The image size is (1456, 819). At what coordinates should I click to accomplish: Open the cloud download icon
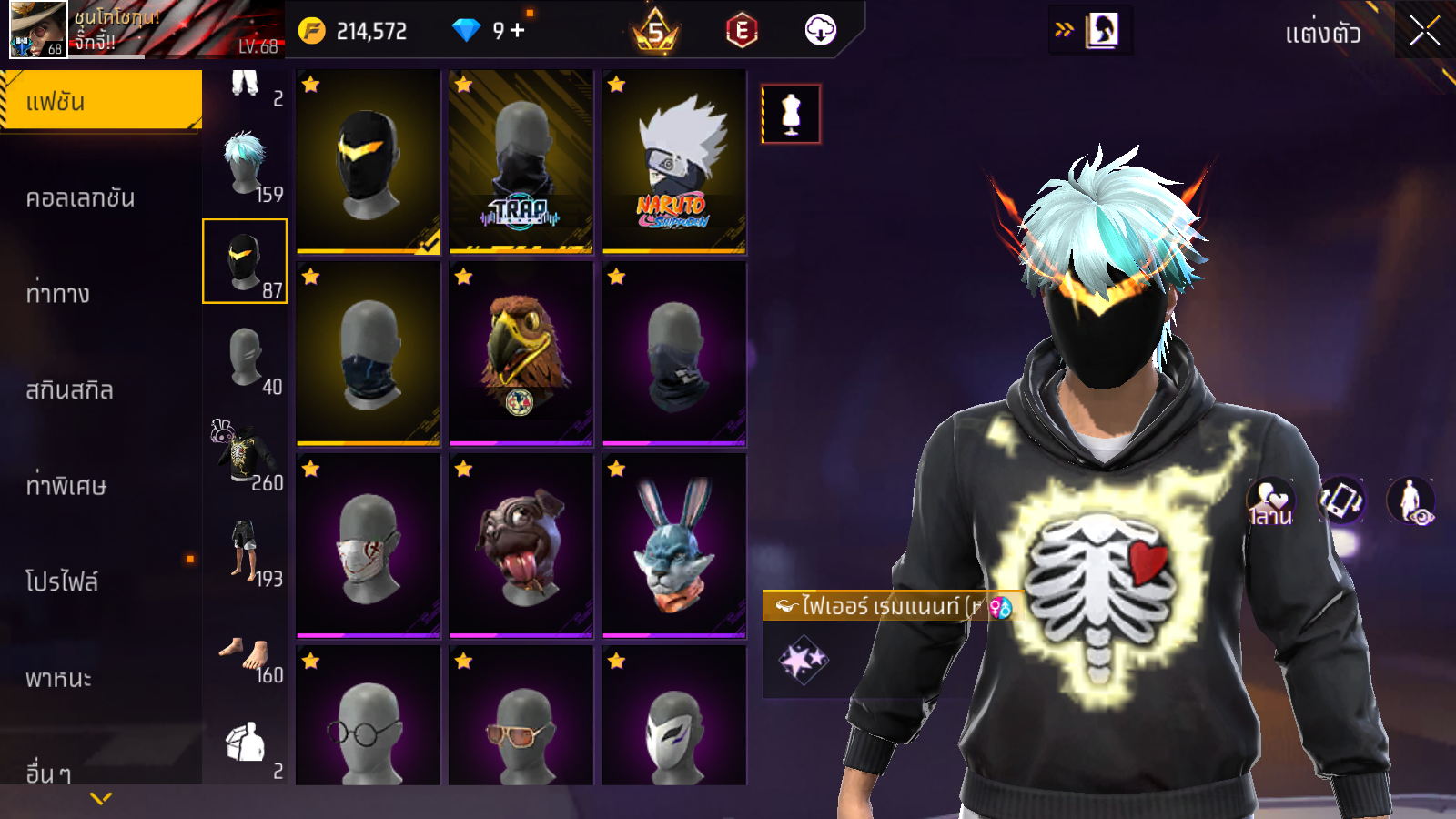pos(820,31)
